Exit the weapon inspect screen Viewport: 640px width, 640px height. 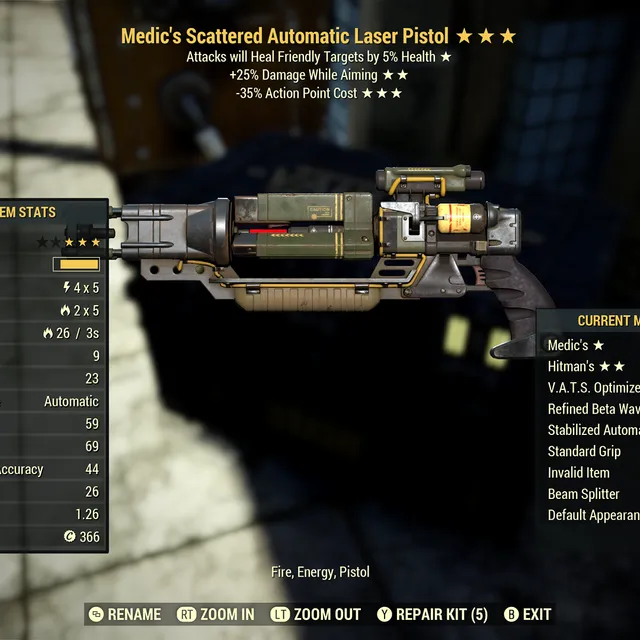click(527, 614)
